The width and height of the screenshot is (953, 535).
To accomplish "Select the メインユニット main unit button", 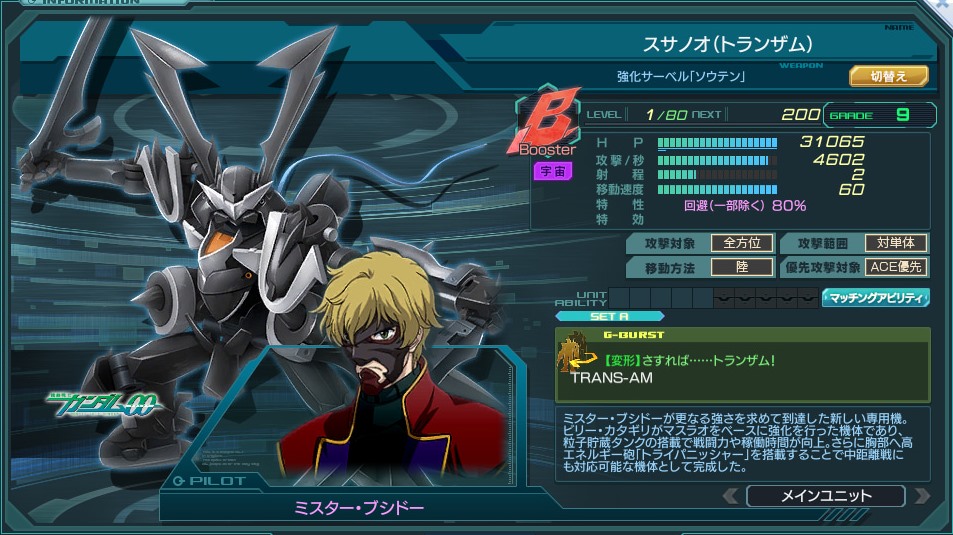I will pyautogui.click(x=825, y=496).
